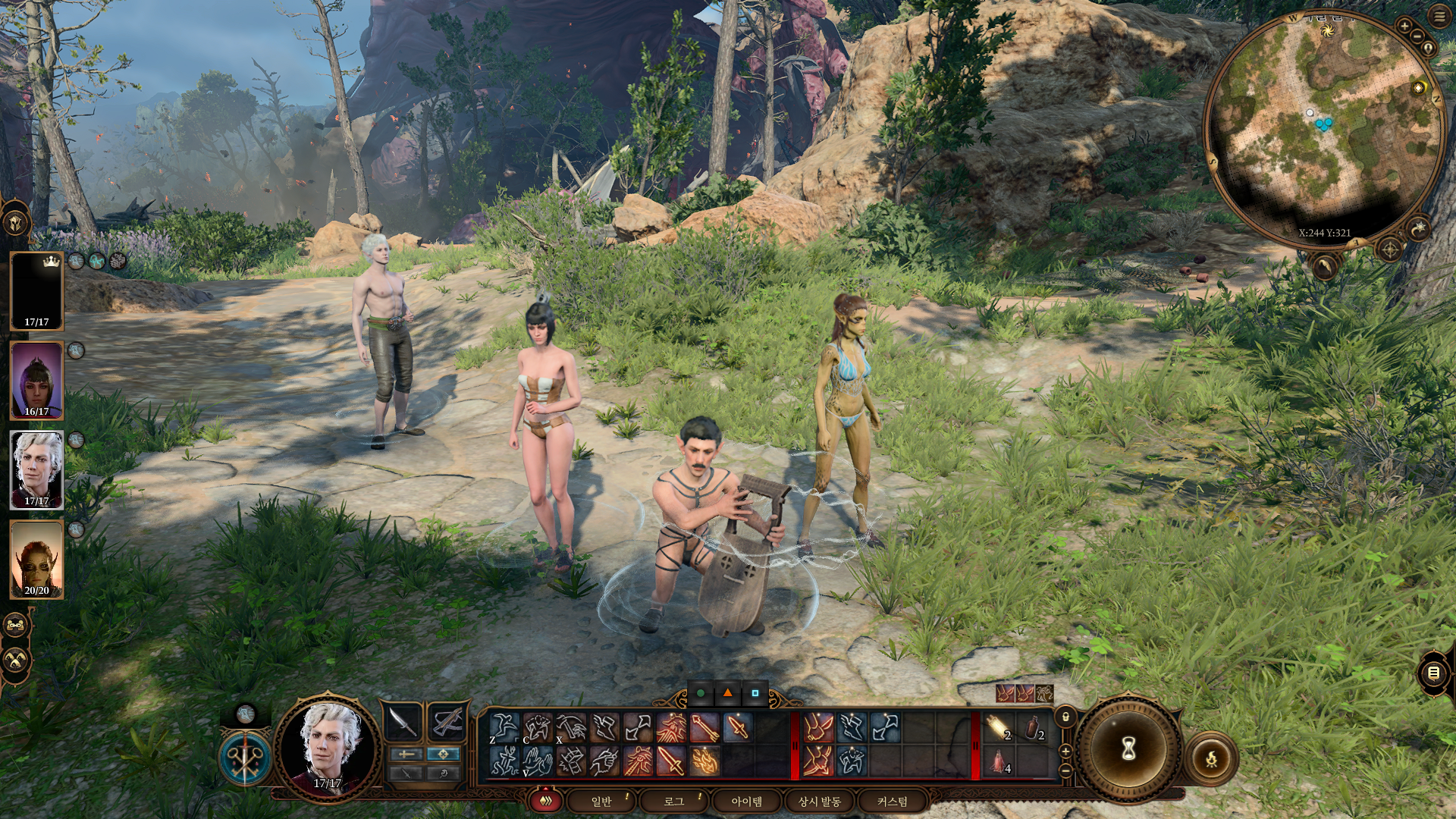The width and height of the screenshot is (1456, 819).
Task: Zoom out on the minimap
Action: [1417, 37]
